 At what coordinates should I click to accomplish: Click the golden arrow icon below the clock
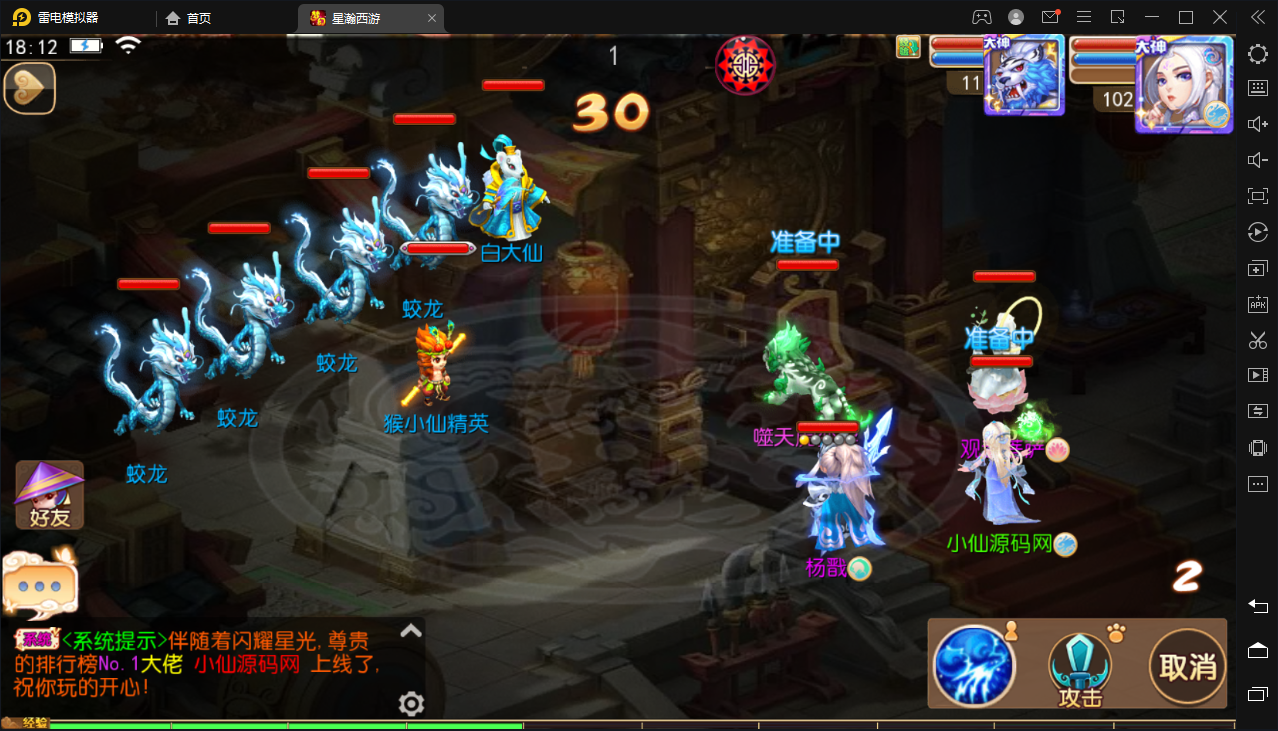pyautogui.click(x=29, y=89)
